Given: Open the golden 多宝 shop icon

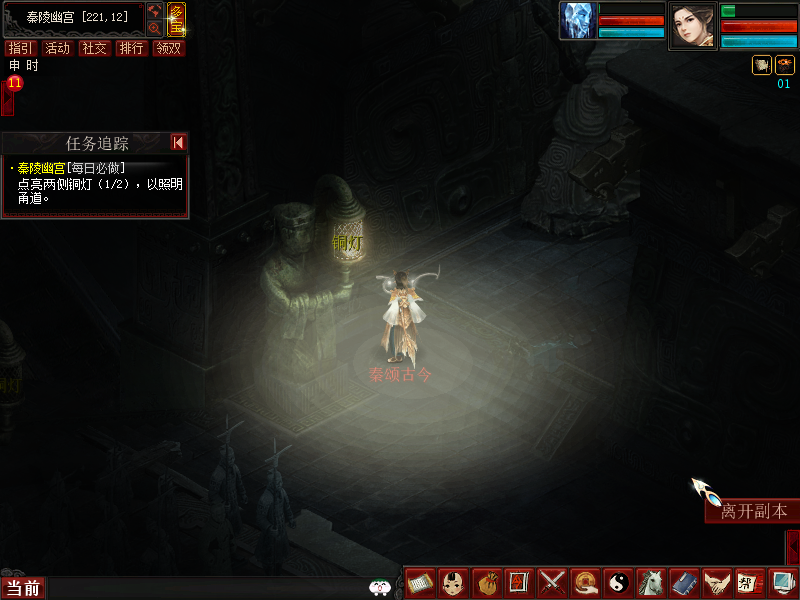Looking at the screenshot, I should point(176,19).
